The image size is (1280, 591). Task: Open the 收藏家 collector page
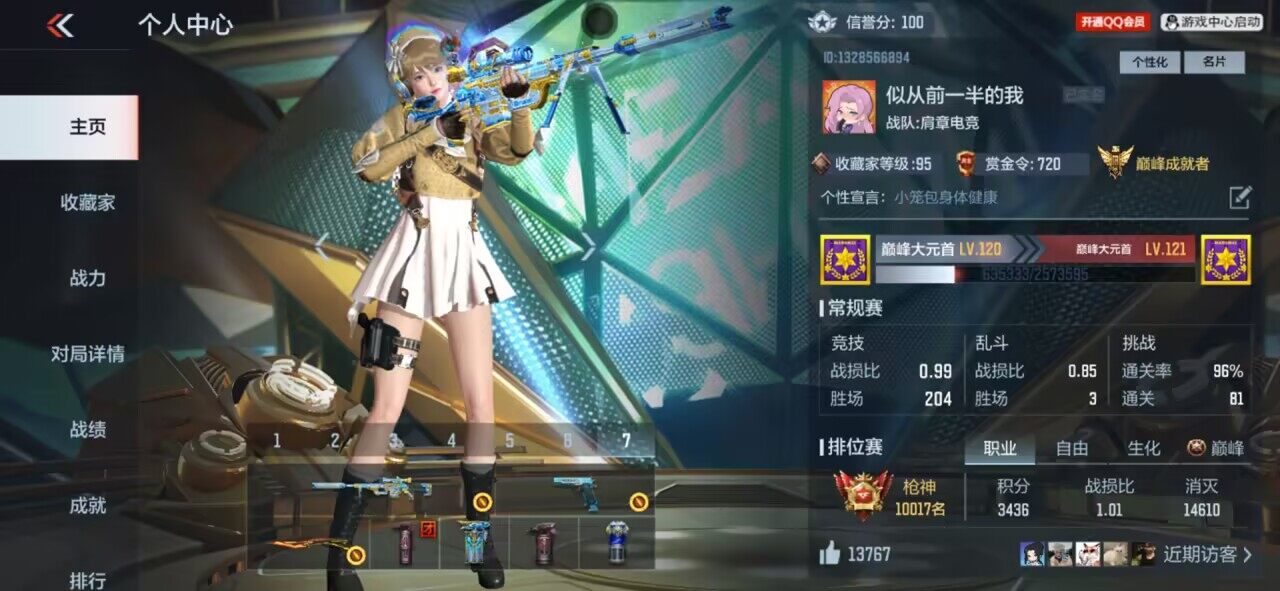click(88, 203)
